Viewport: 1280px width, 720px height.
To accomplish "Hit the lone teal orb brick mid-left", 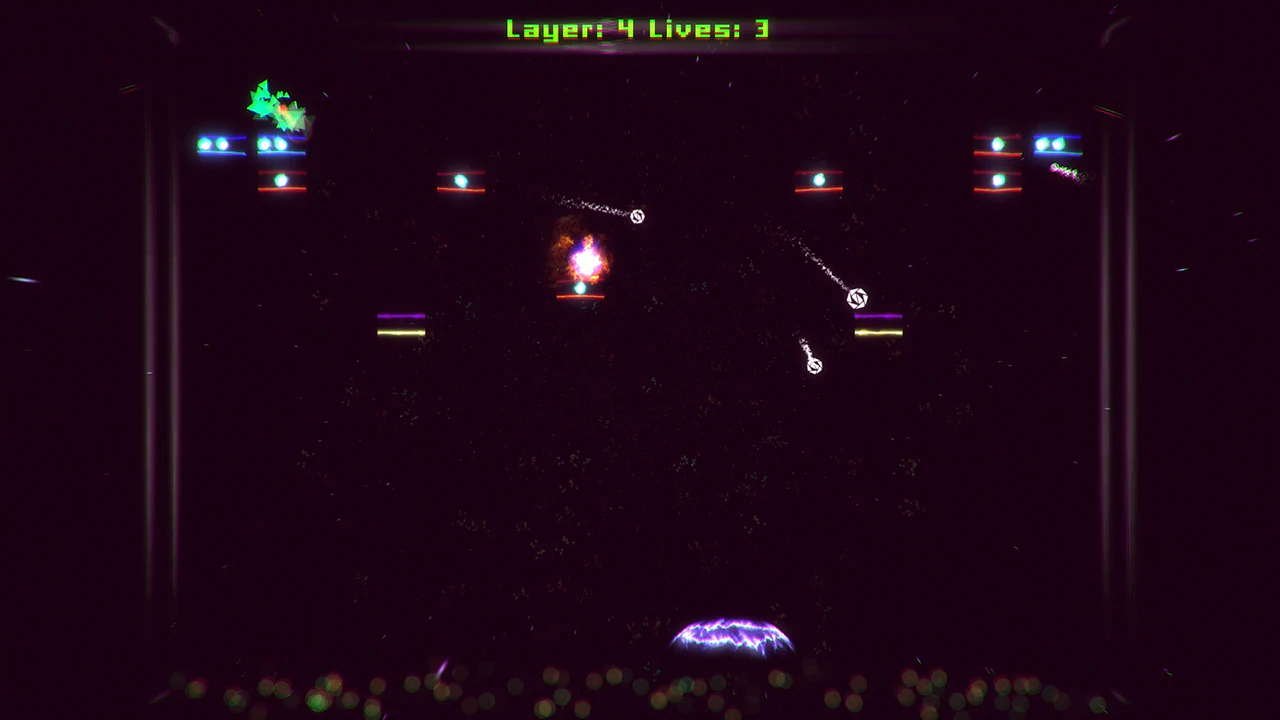I will tap(460, 180).
